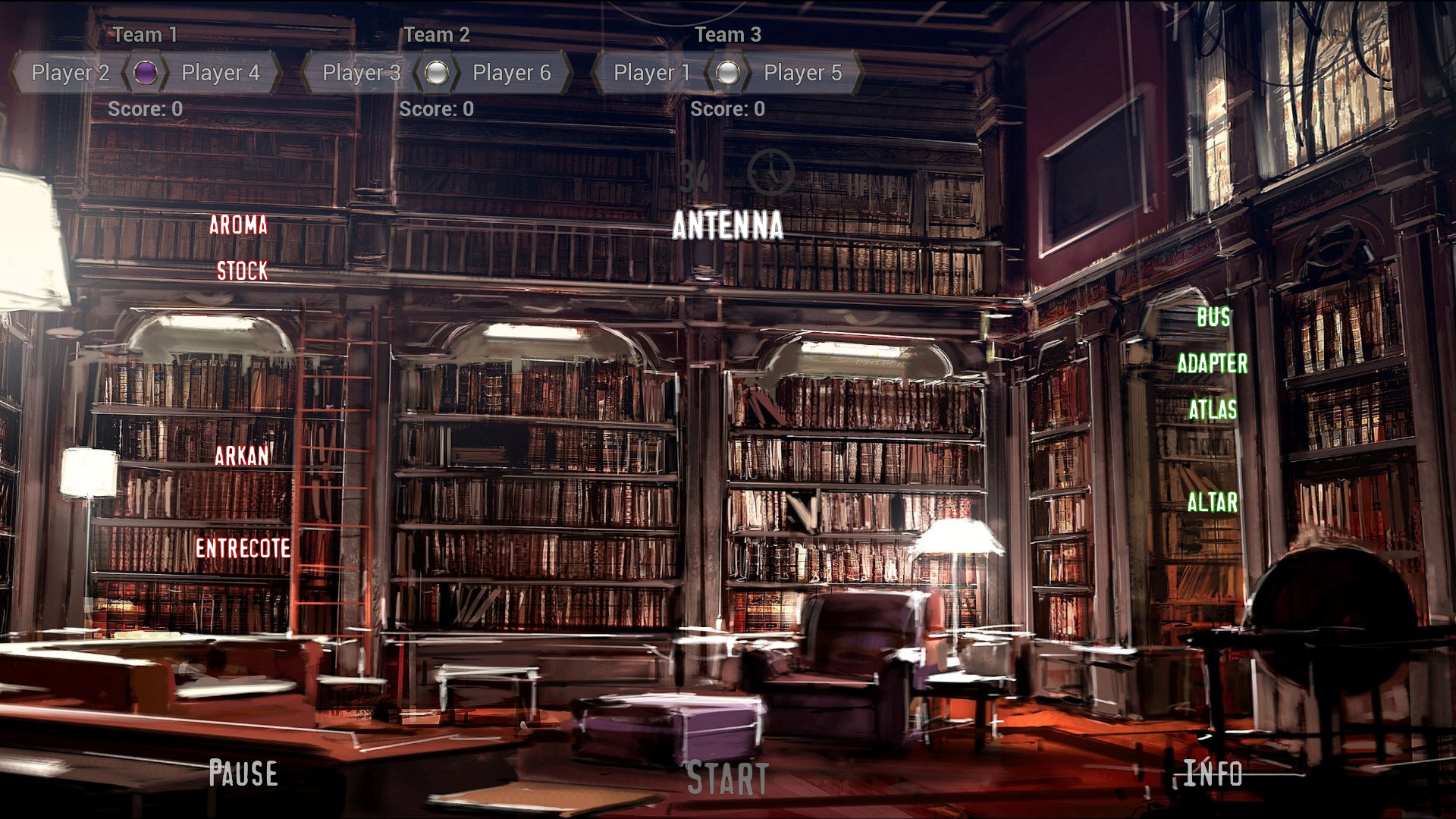Image resolution: width=1456 pixels, height=819 pixels.
Task: Click Team 2's white orb indicator
Action: tap(437, 73)
